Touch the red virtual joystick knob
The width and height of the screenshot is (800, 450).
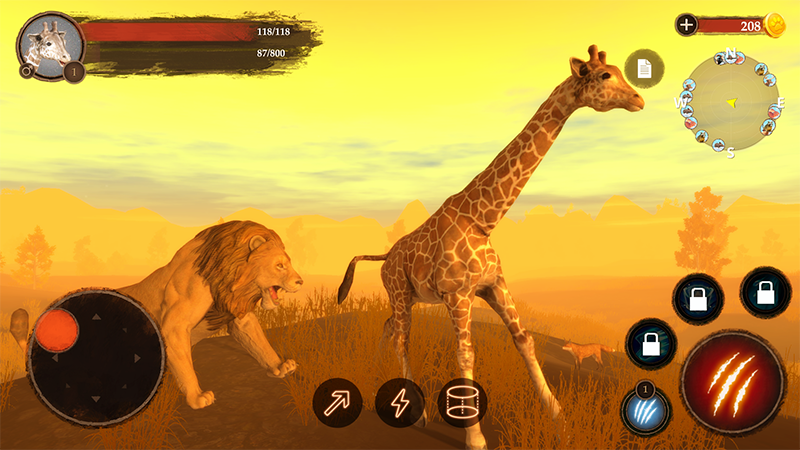[57, 329]
